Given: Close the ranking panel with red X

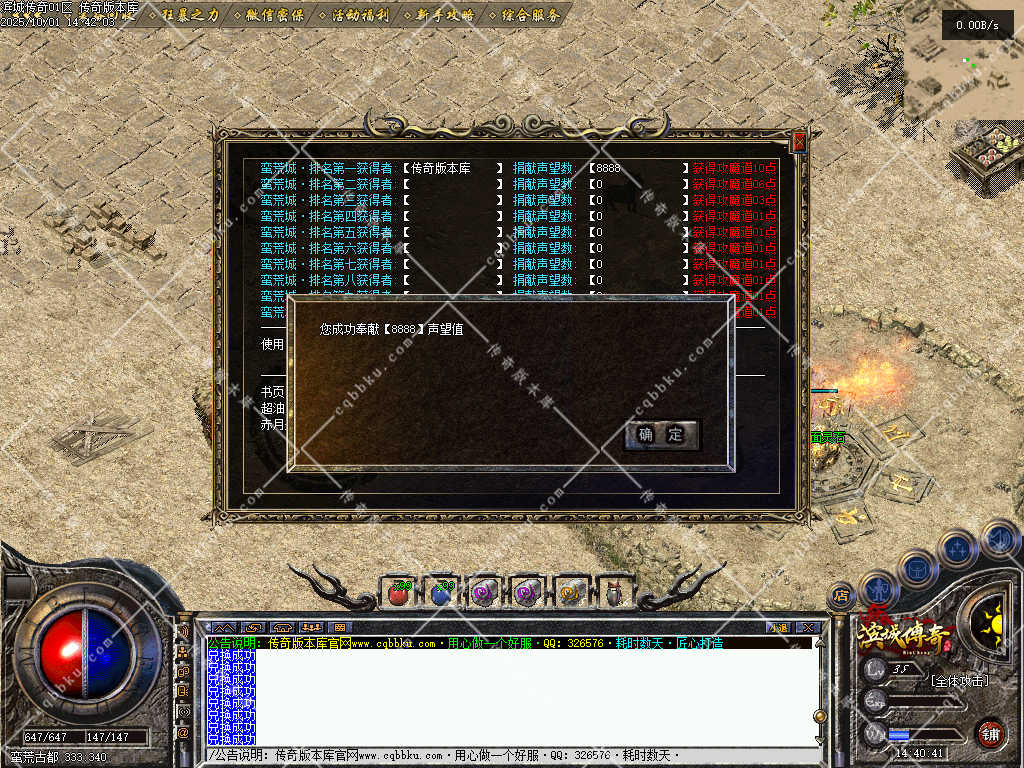Looking at the screenshot, I should point(799,143).
